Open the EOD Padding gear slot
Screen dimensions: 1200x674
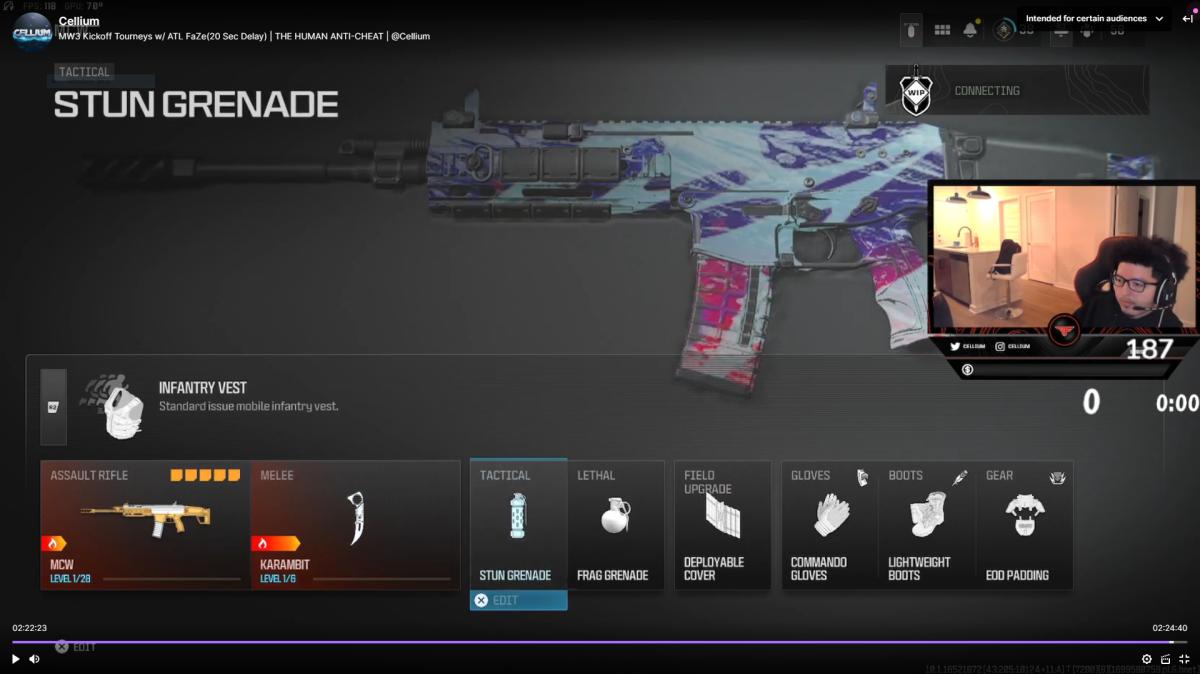[1024, 525]
